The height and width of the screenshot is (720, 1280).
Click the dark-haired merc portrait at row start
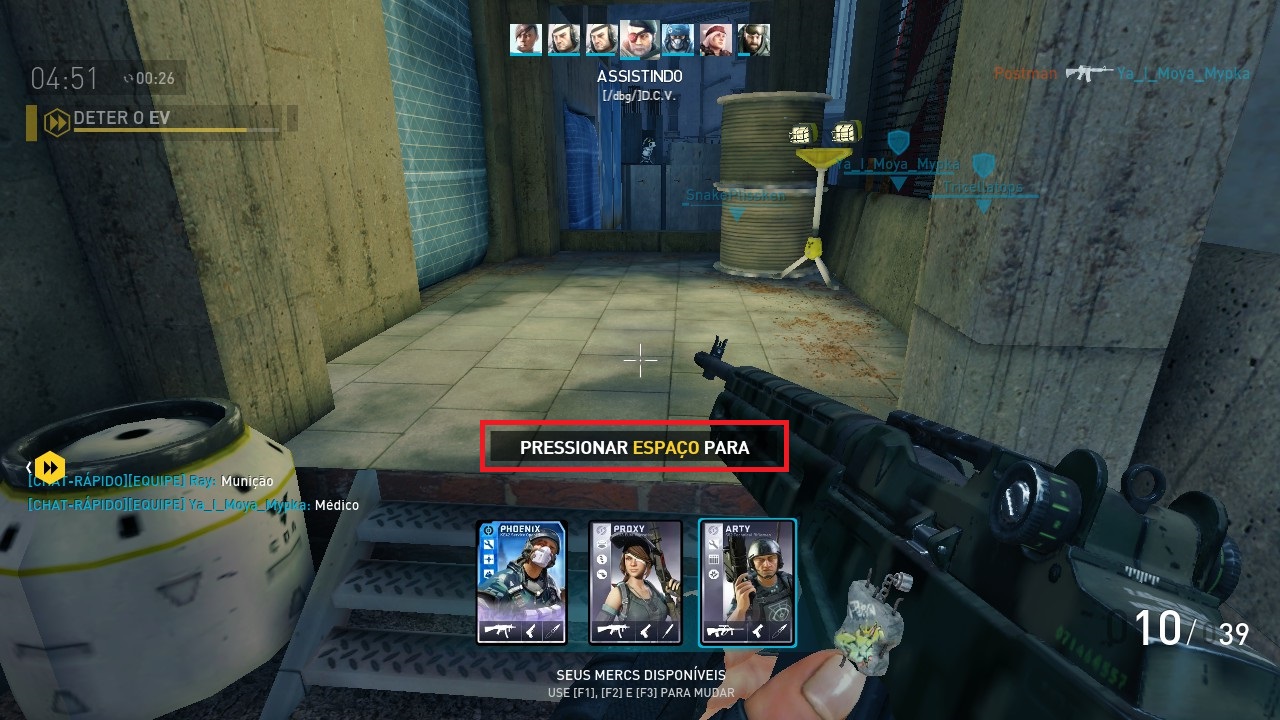coord(526,39)
